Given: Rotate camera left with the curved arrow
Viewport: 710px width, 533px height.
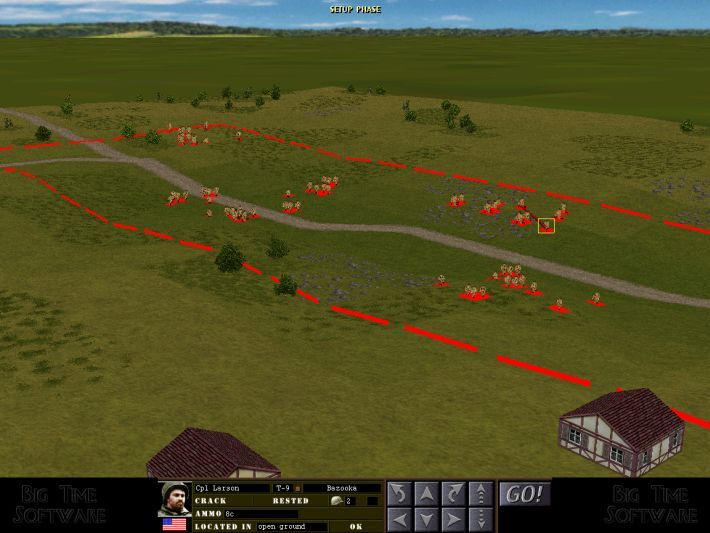Looking at the screenshot, I should [x=399, y=493].
